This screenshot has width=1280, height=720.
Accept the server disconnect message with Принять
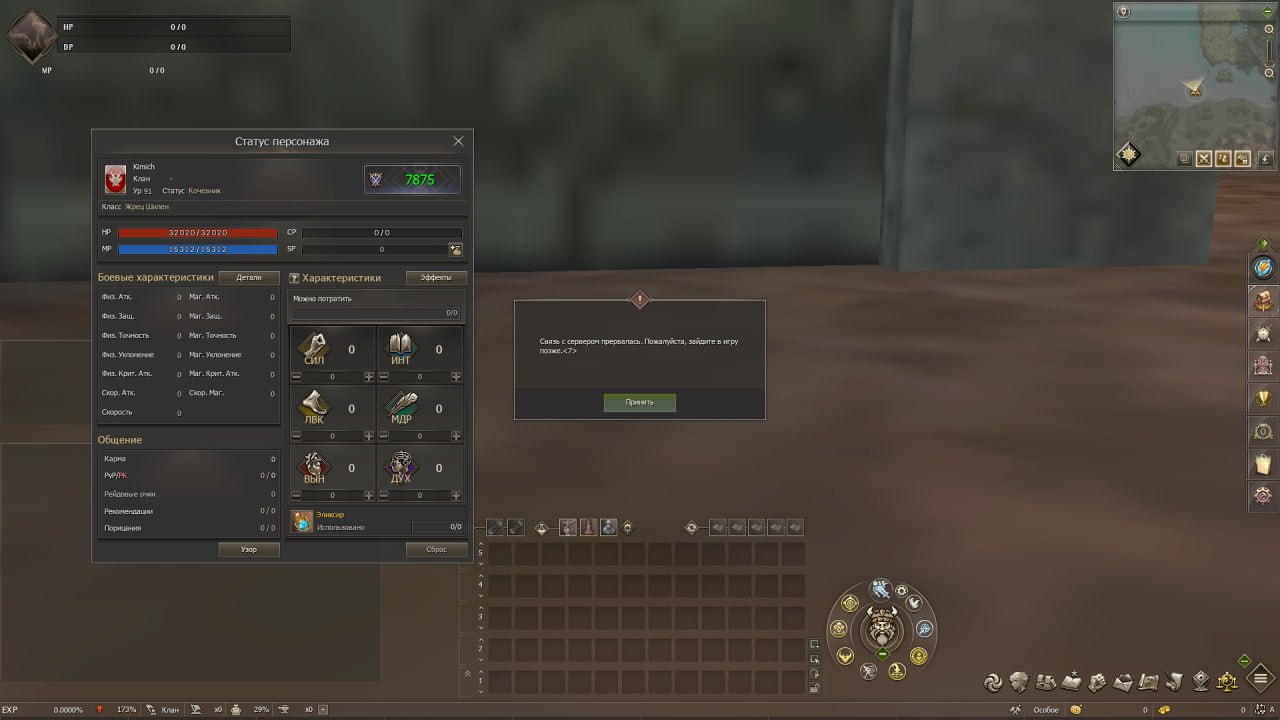point(639,402)
